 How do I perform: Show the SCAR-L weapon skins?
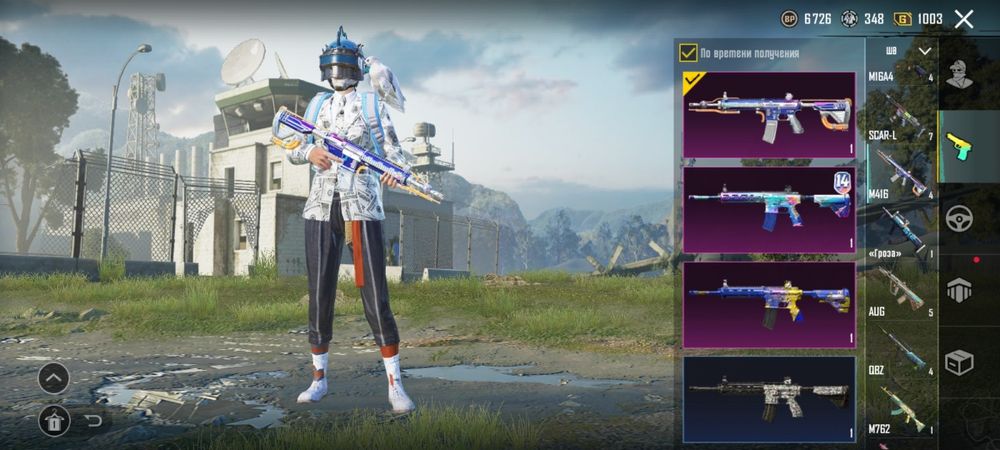(900, 150)
